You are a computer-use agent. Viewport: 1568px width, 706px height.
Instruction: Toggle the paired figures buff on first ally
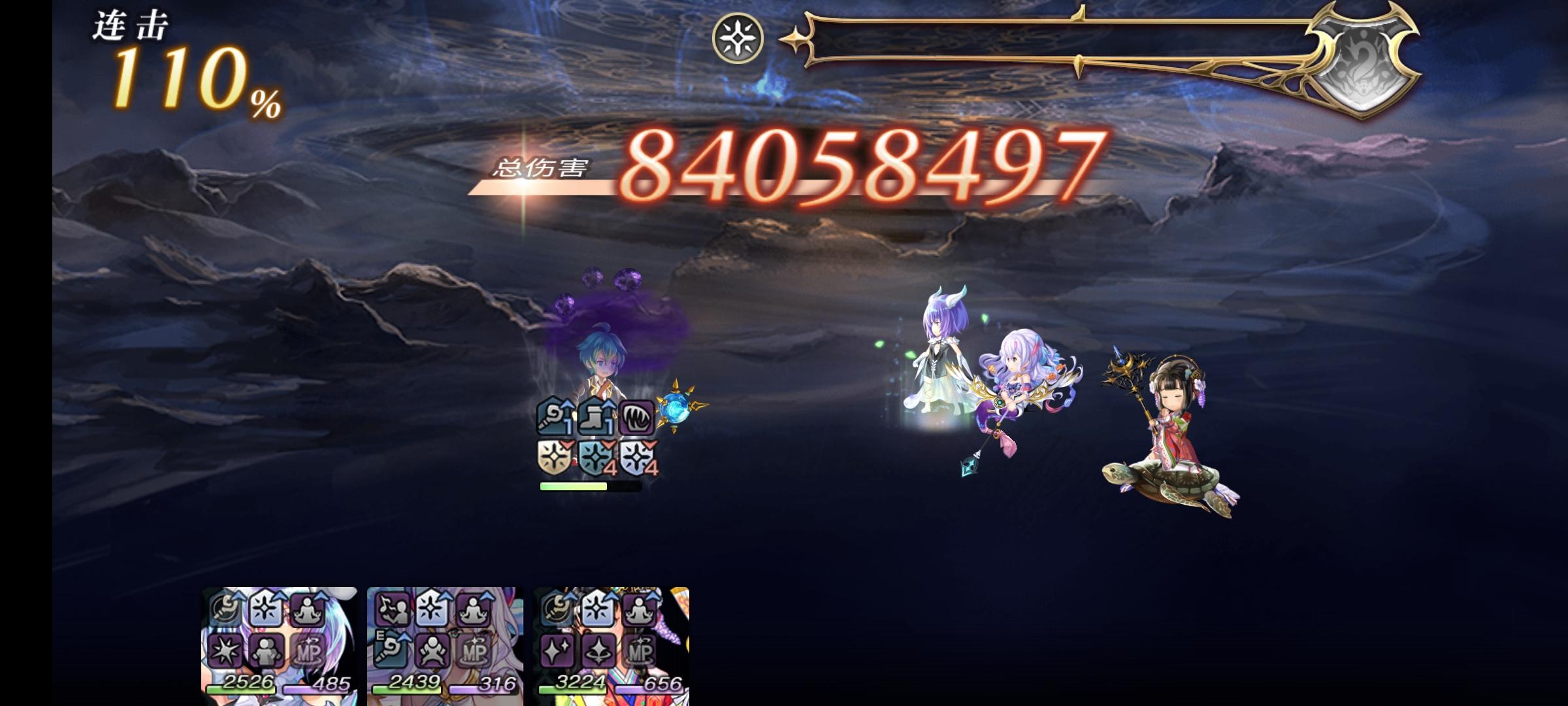coord(267,651)
